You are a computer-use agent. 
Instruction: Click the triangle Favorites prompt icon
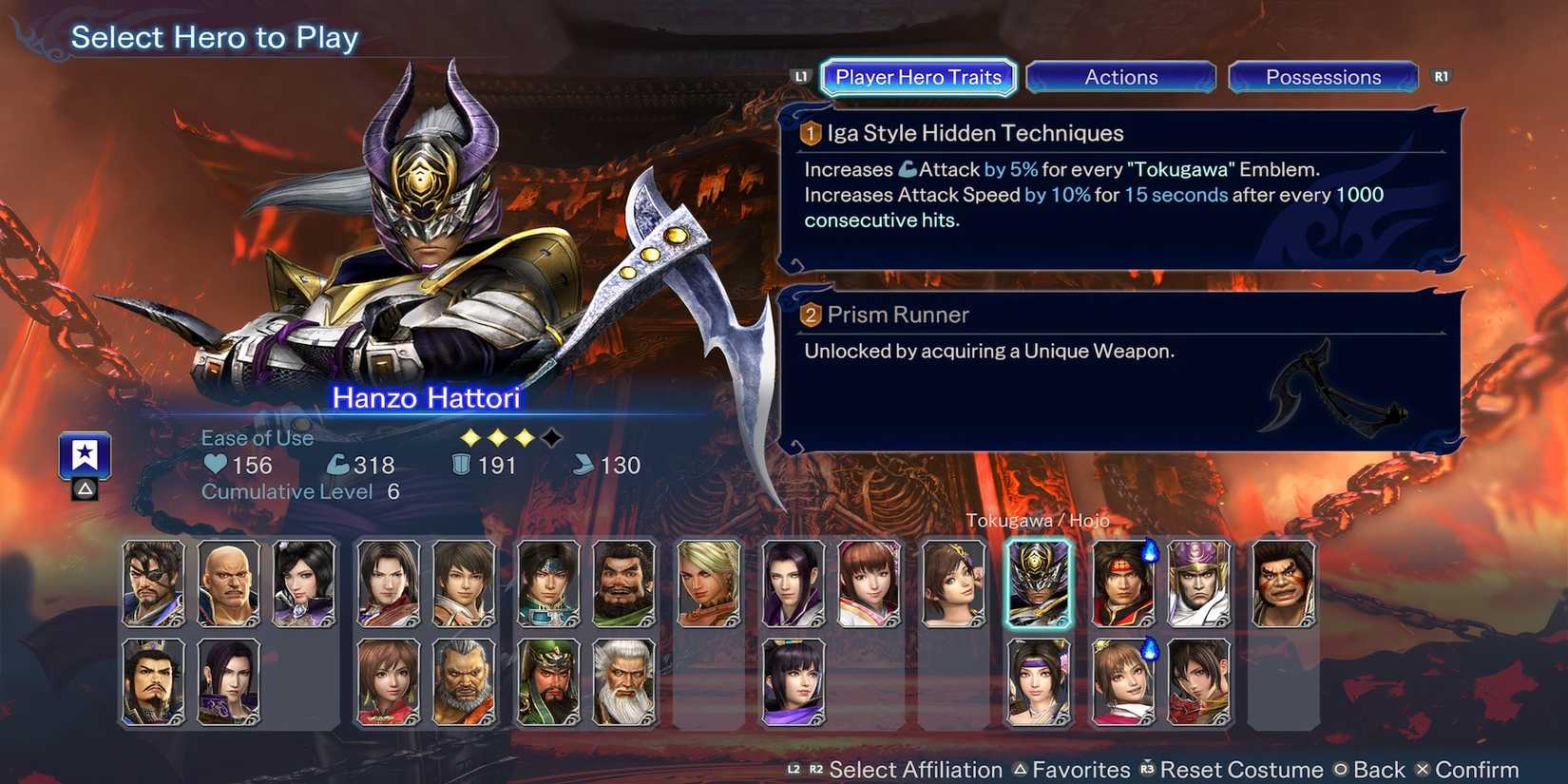1022,770
